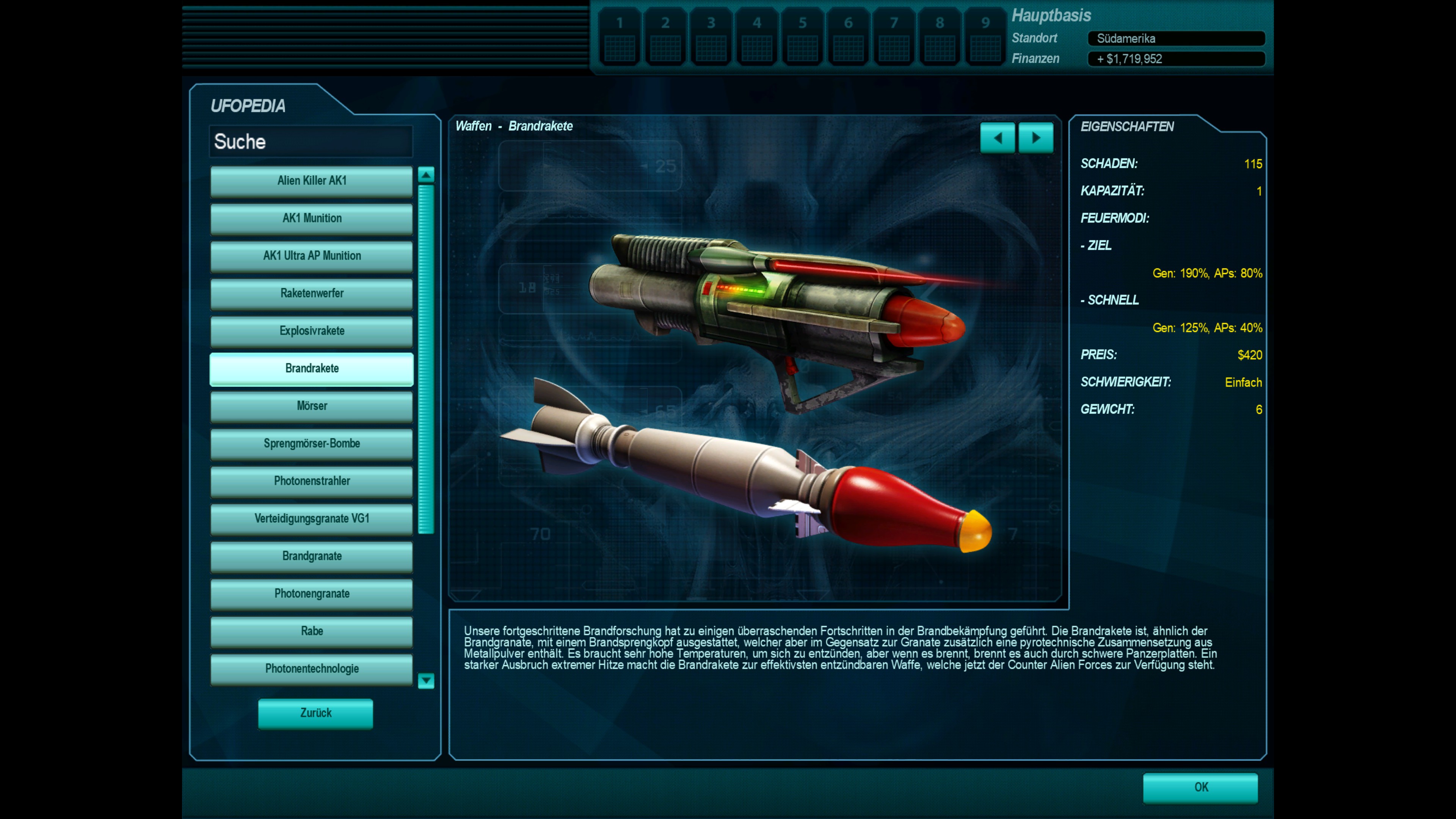Show previous article with left arrow
1456x819 pixels.
pos(998,138)
